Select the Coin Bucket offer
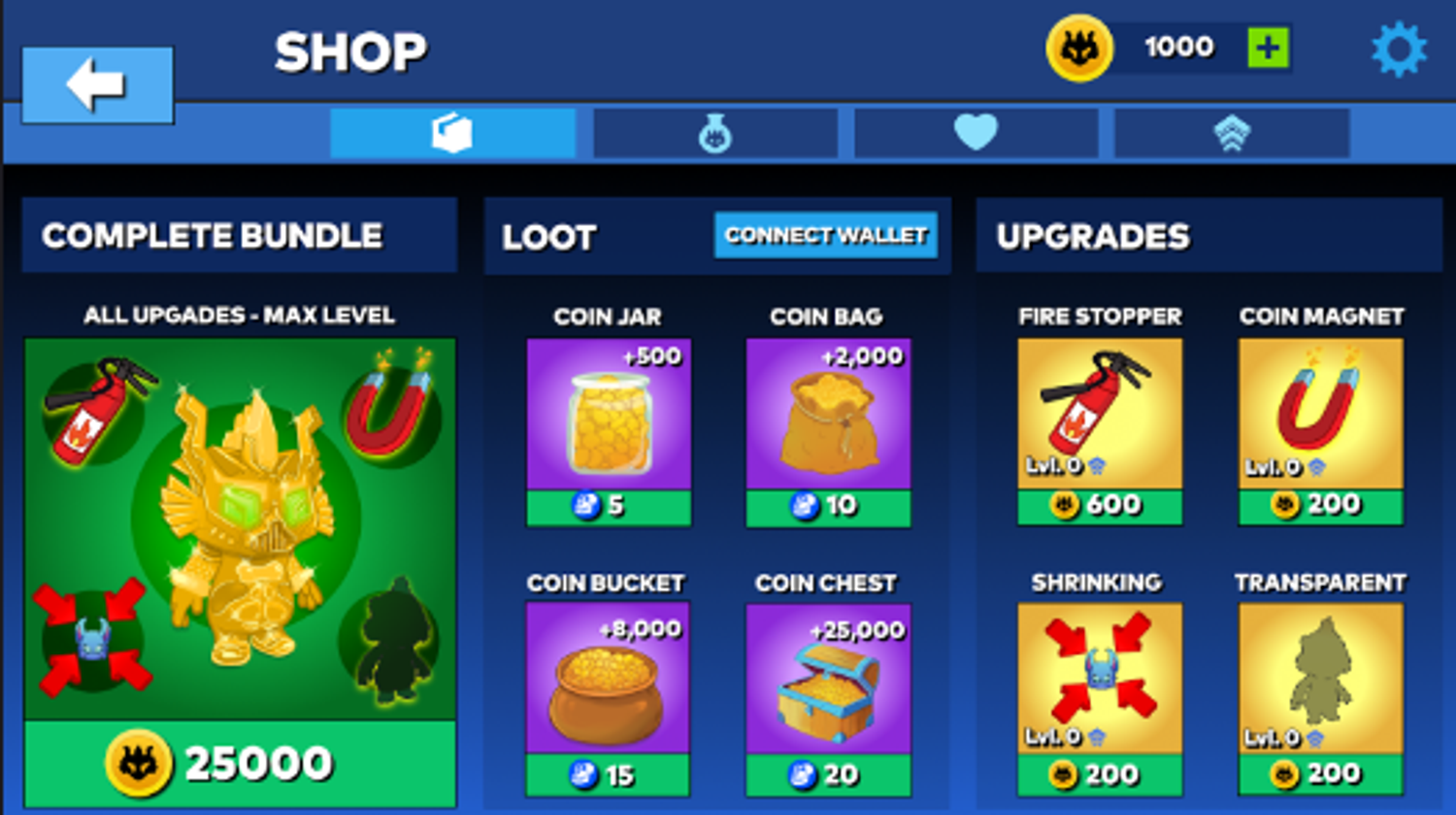1456x815 pixels. click(608, 774)
